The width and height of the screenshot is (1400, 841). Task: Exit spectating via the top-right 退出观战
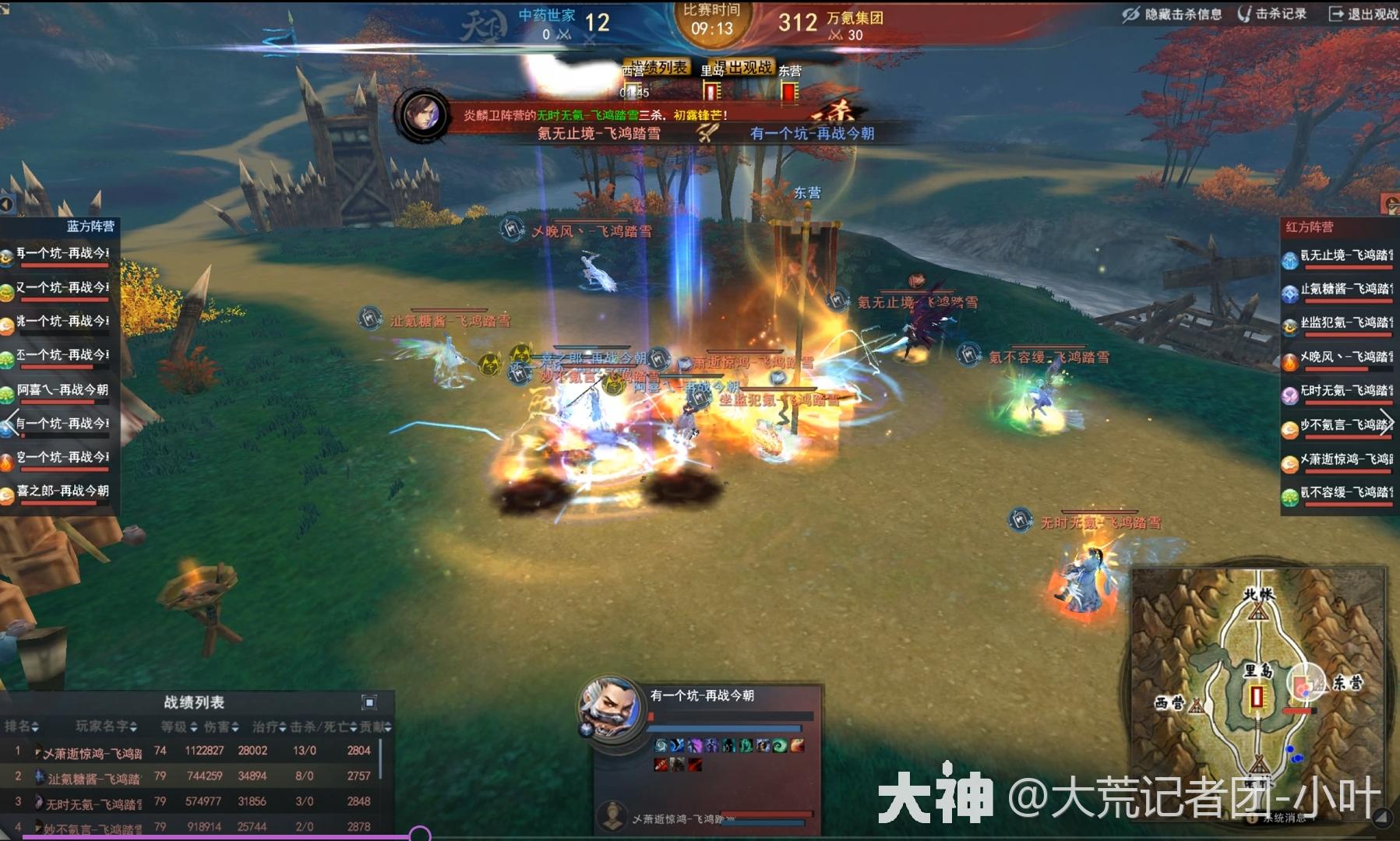[1363, 14]
